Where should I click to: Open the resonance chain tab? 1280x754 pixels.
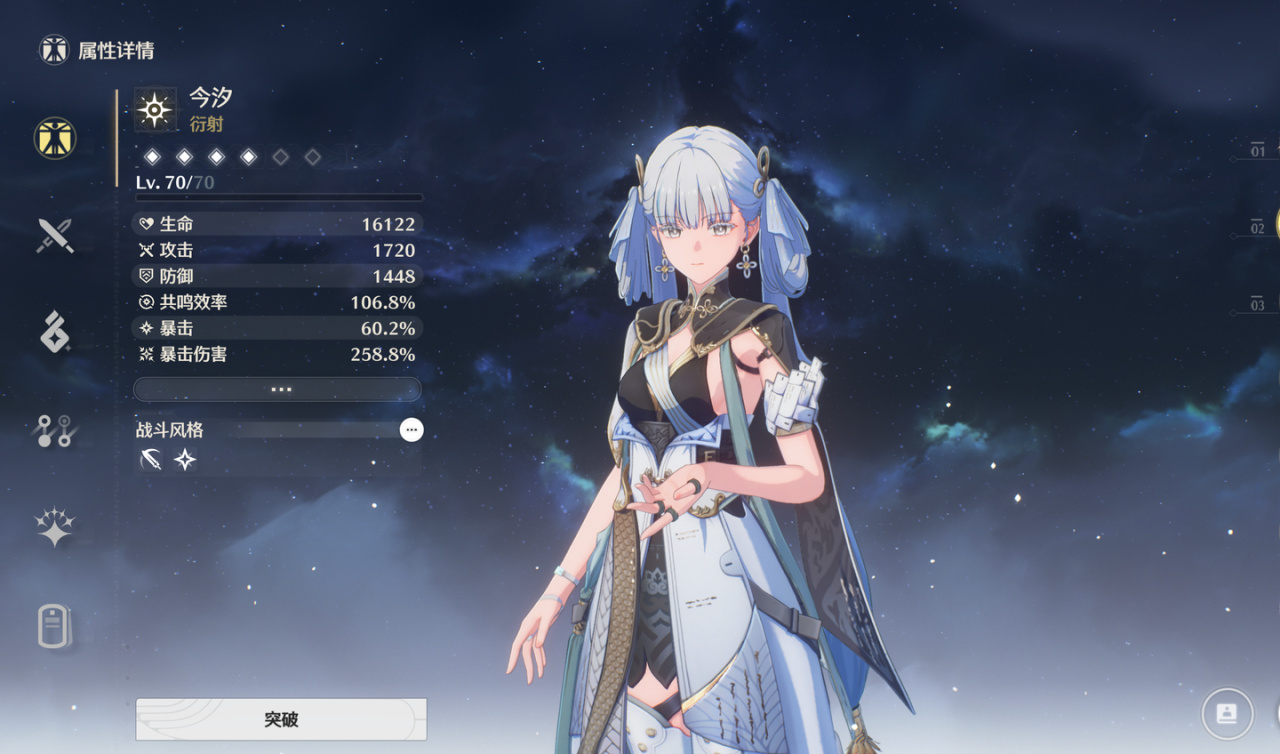point(55,527)
